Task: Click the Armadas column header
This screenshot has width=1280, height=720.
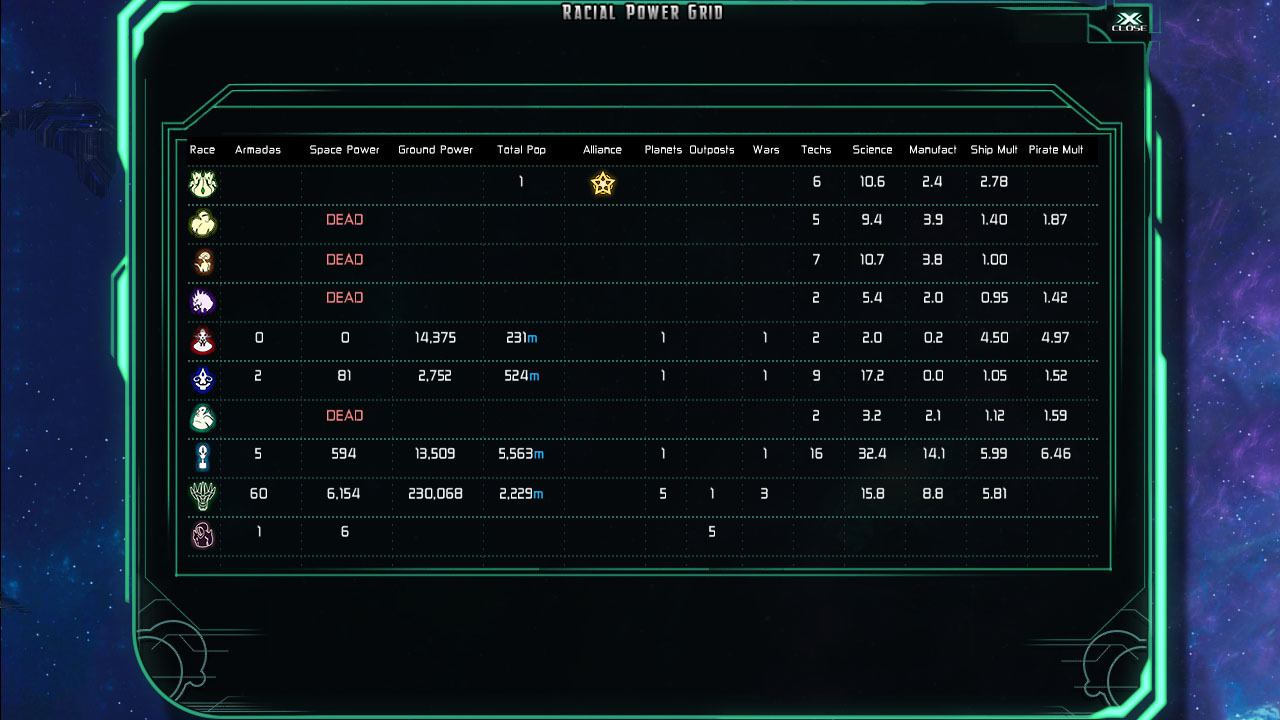Action: tap(258, 149)
